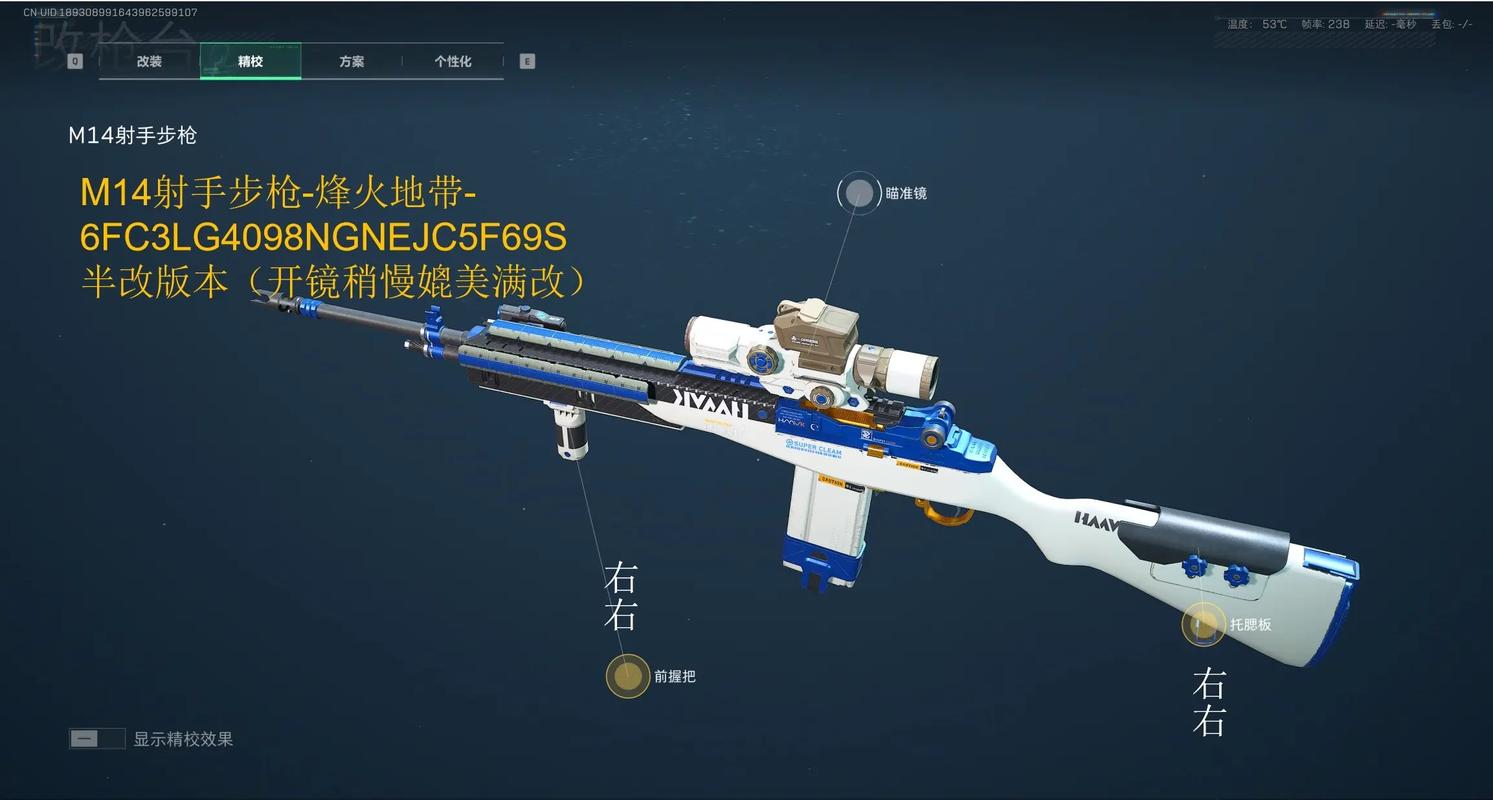Choose the 前握把 calibration node
1493x800 pixels.
point(628,676)
